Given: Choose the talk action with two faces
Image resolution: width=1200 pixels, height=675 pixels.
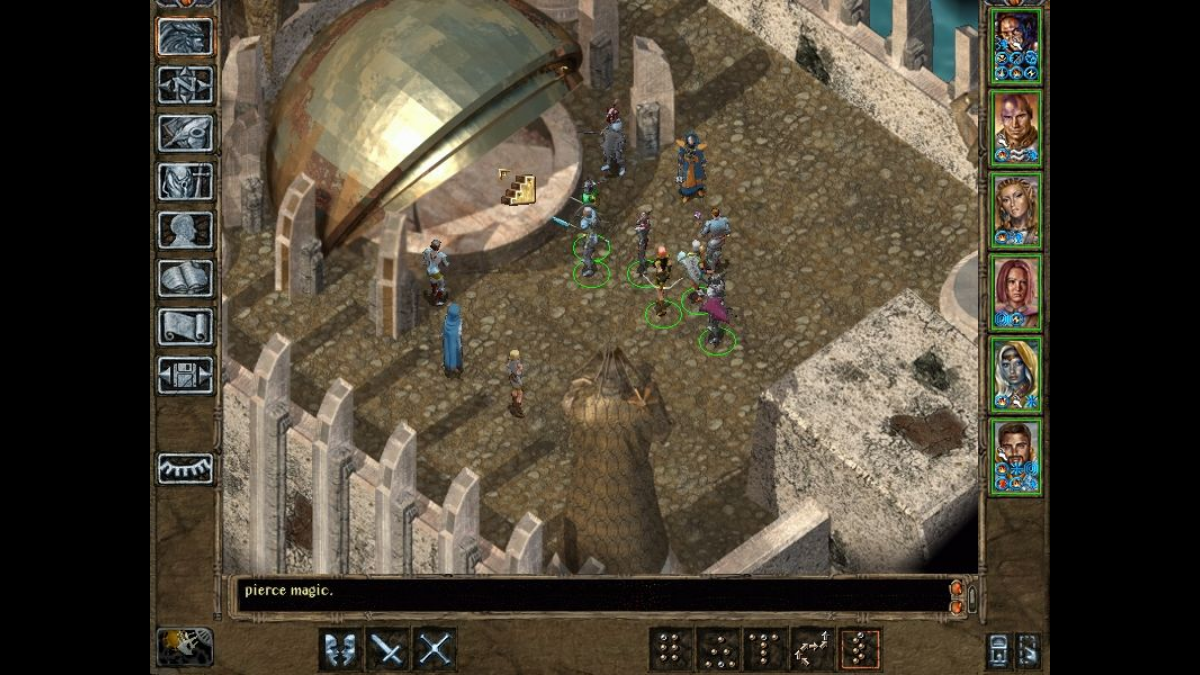Looking at the screenshot, I should tap(341, 649).
